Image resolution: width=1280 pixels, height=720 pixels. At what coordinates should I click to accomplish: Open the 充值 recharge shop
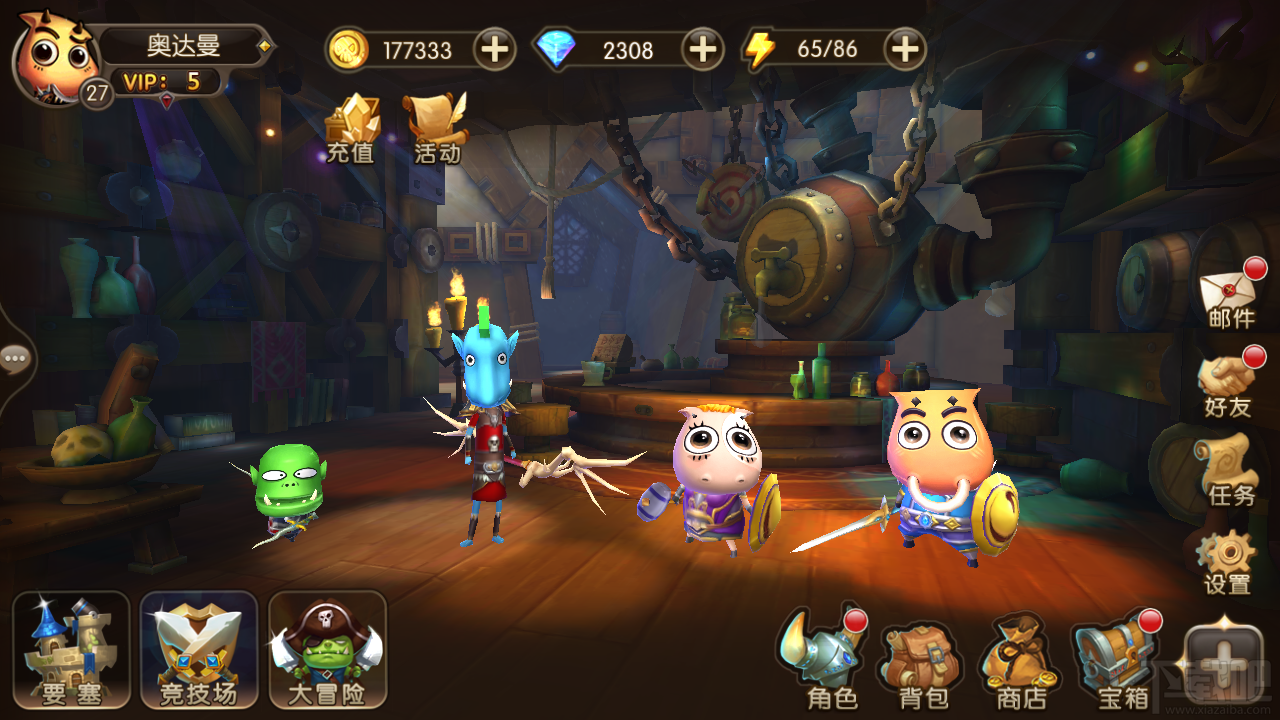pyautogui.click(x=352, y=128)
